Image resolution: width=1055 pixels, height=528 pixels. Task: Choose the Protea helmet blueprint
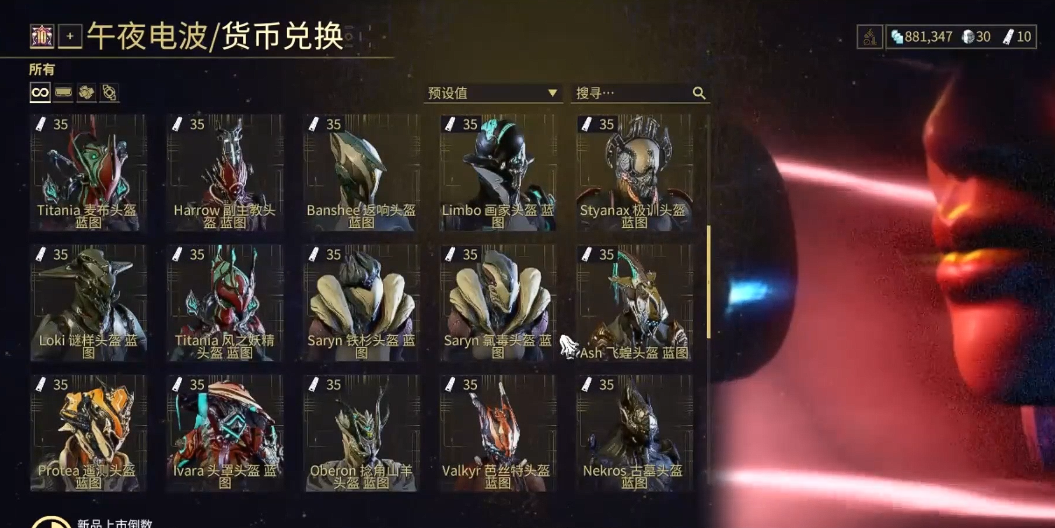tap(88, 432)
